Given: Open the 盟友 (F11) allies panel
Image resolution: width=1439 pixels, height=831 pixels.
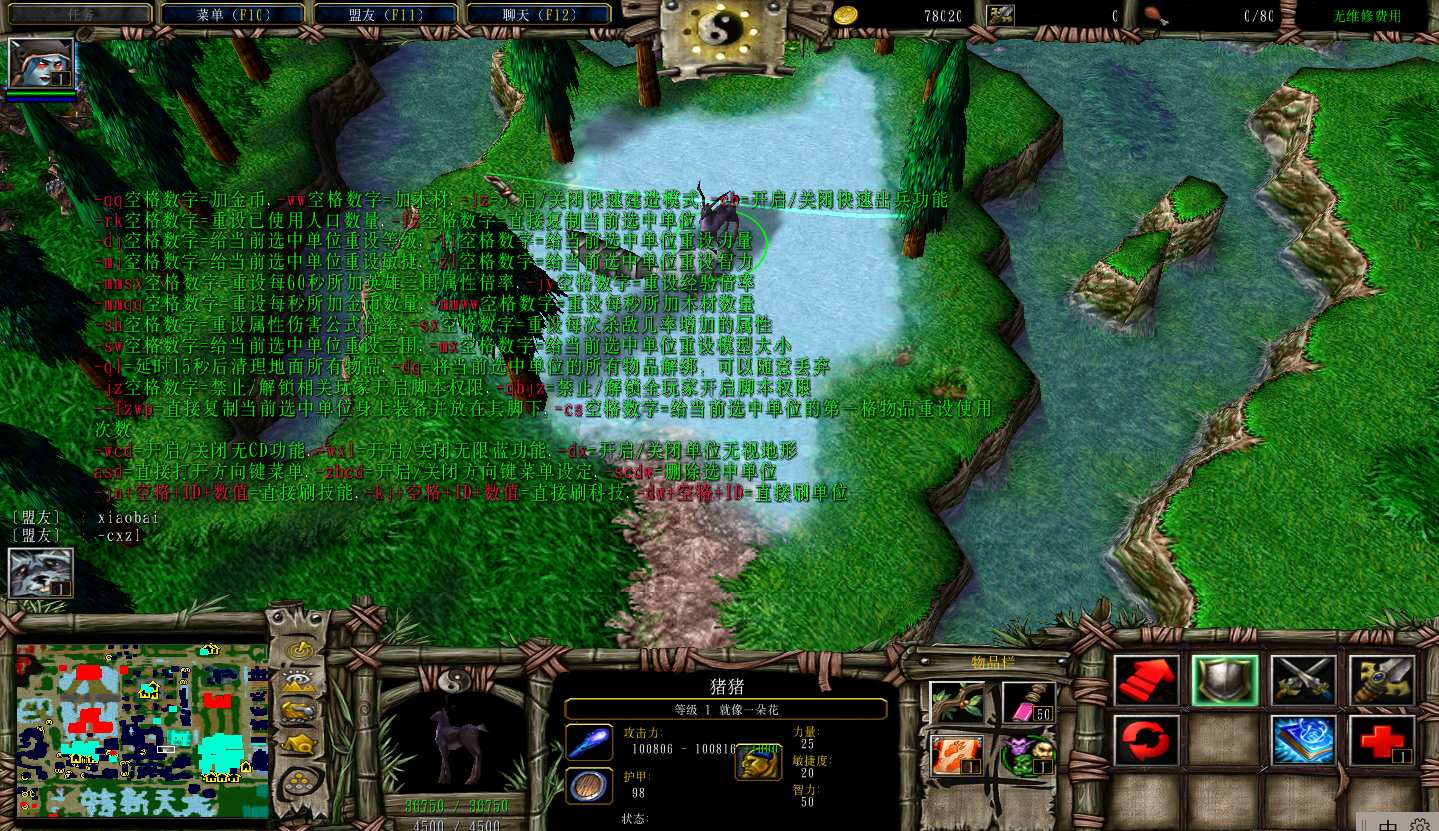Looking at the screenshot, I should 387,15.
